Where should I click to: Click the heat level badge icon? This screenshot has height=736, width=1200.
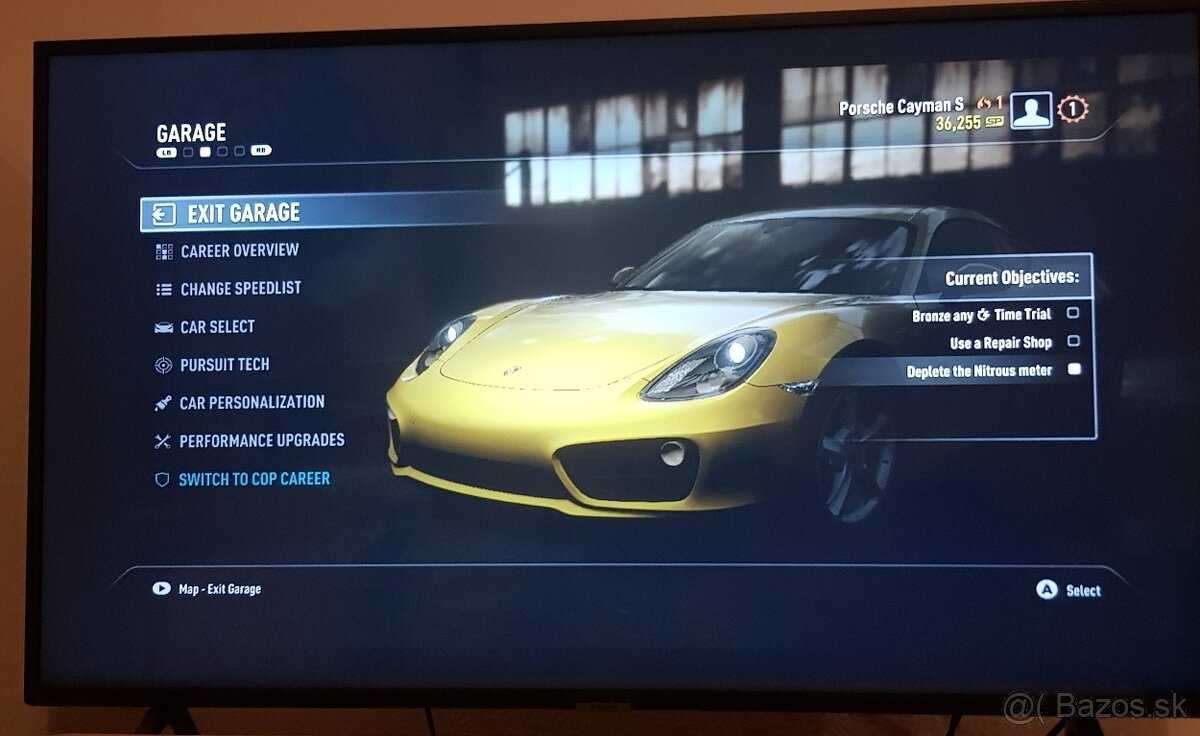pyautogui.click(x=1072, y=109)
